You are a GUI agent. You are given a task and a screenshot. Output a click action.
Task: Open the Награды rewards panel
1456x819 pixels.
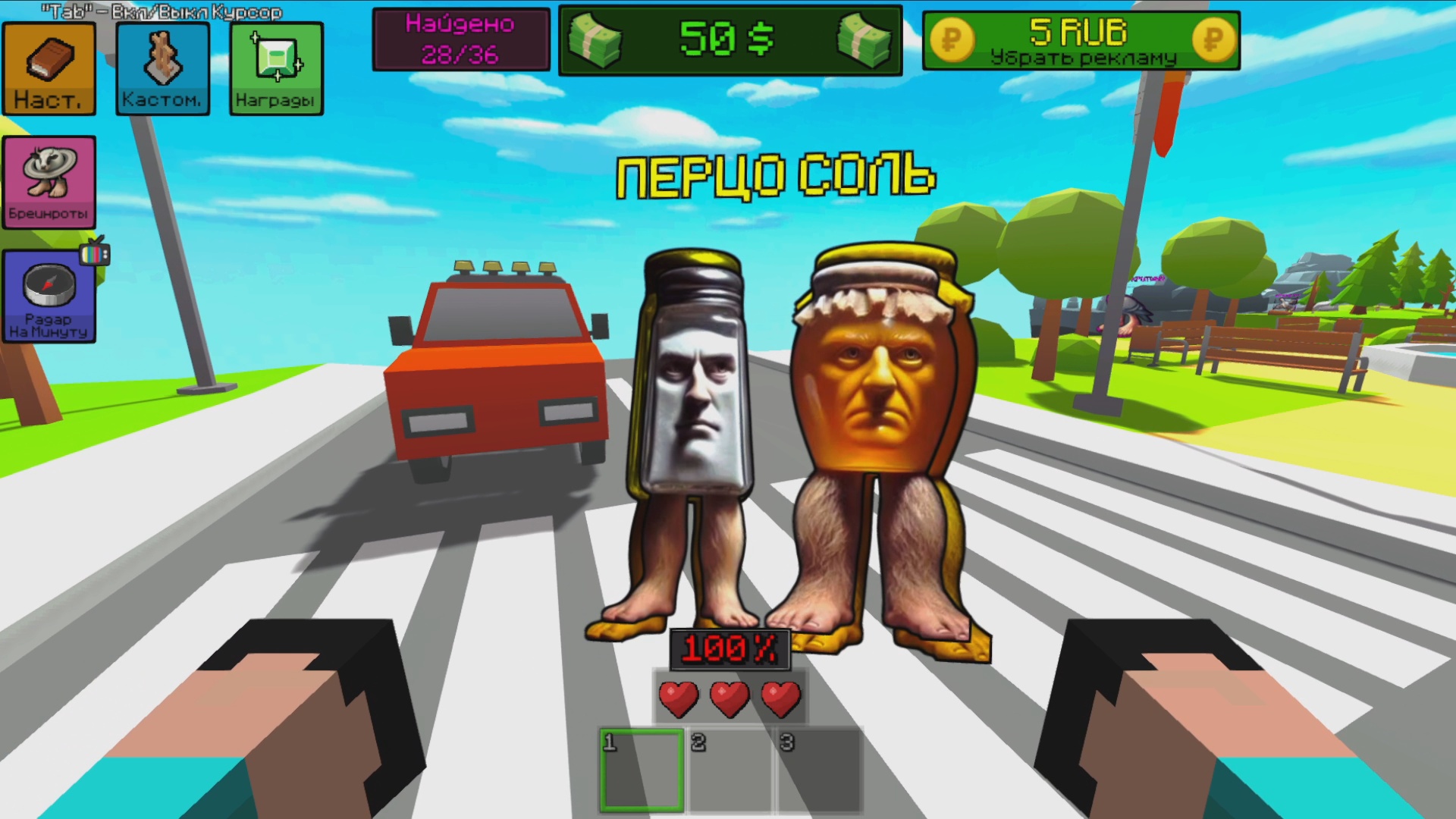pos(275,68)
